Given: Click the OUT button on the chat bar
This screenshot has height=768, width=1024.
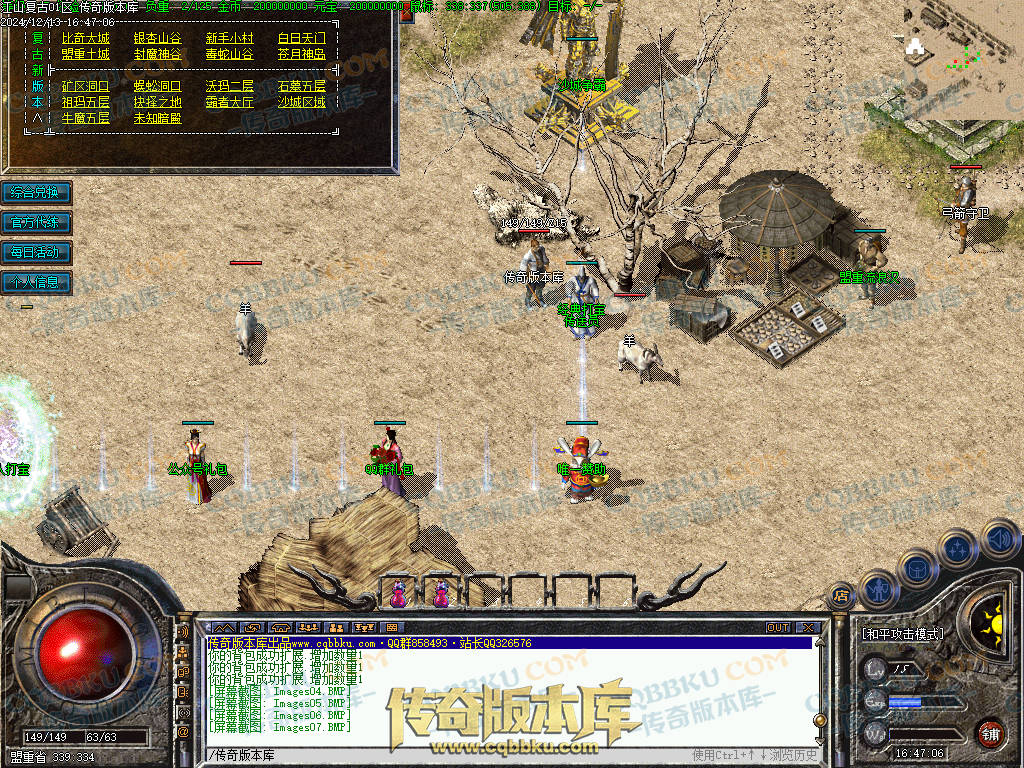Looking at the screenshot, I should 778,627.
